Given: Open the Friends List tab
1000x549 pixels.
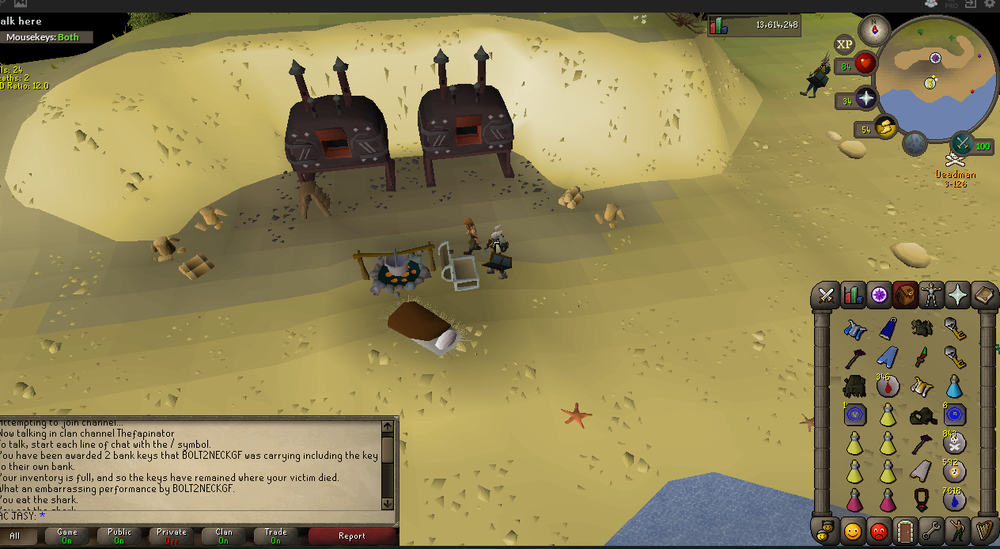Looking at the screenshot, I should (x=853, y=530).
